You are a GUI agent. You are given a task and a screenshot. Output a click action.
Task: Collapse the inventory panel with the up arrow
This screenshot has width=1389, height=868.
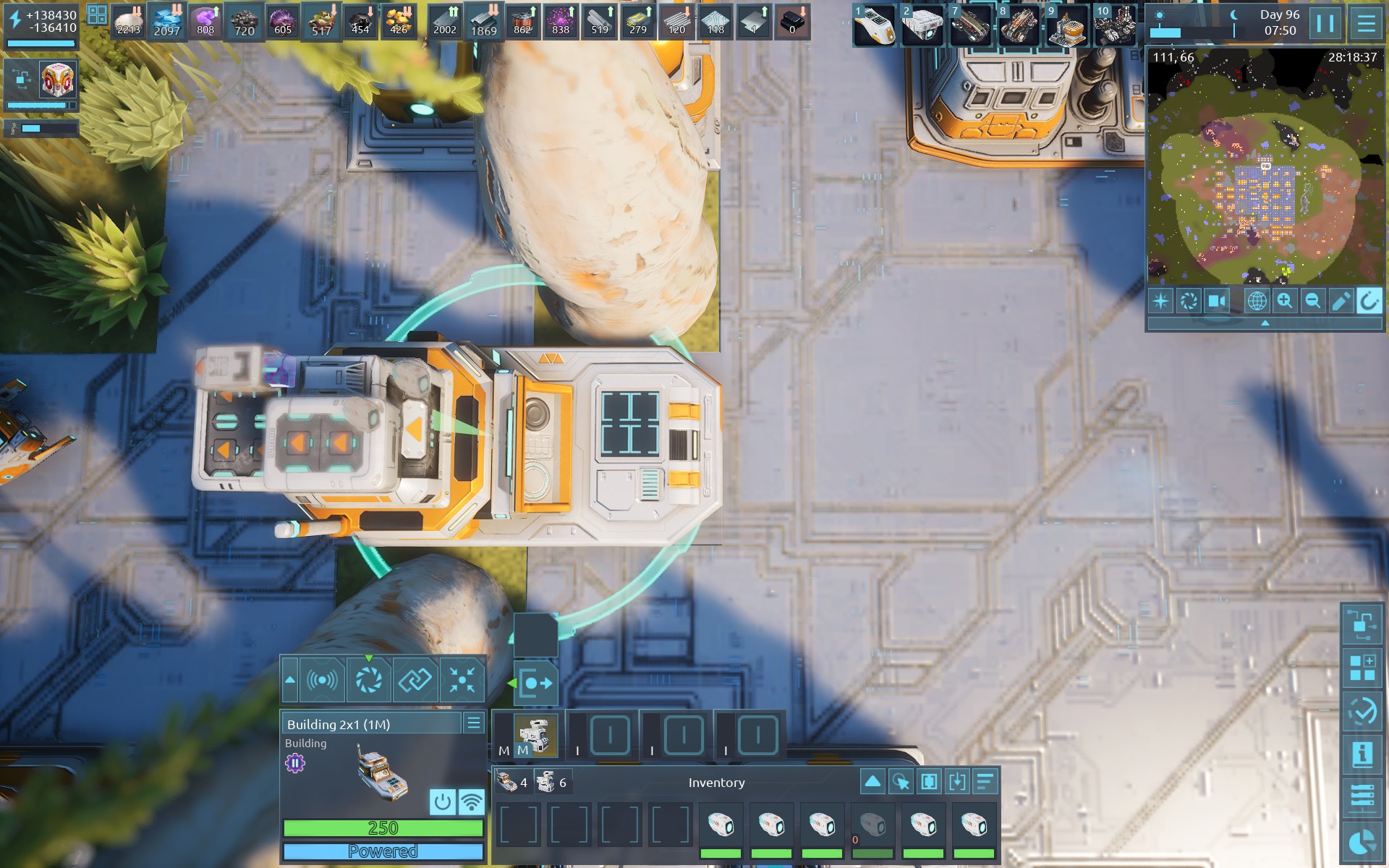click(872, 781)
